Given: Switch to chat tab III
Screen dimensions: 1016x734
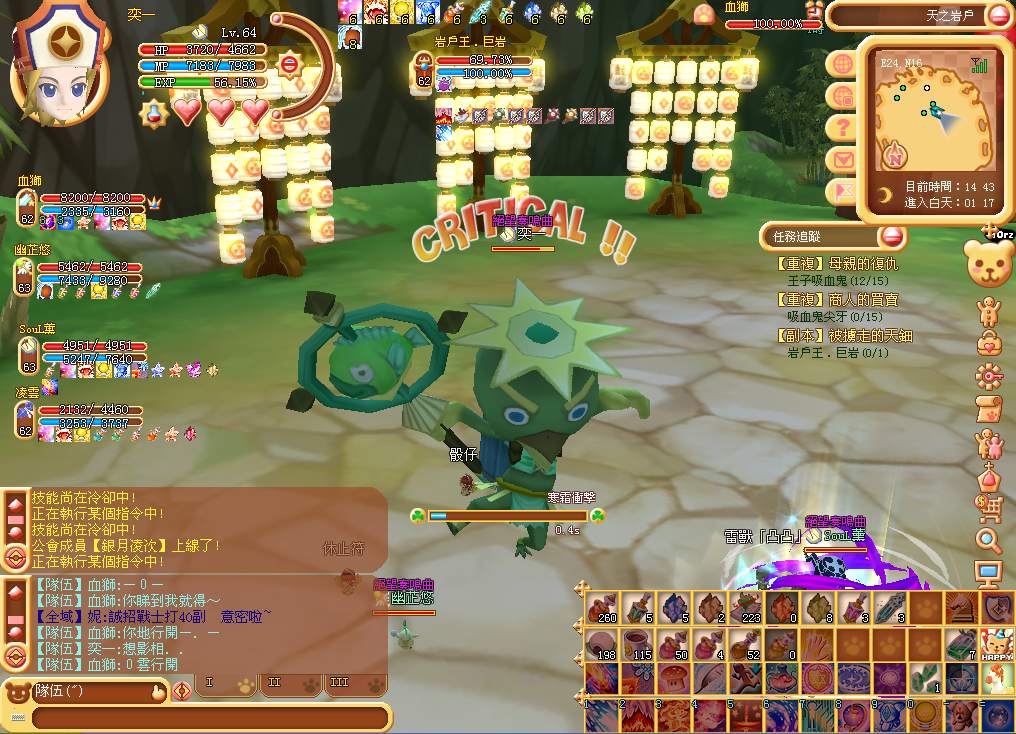Looking at the screenshot, I should (338, 682).
